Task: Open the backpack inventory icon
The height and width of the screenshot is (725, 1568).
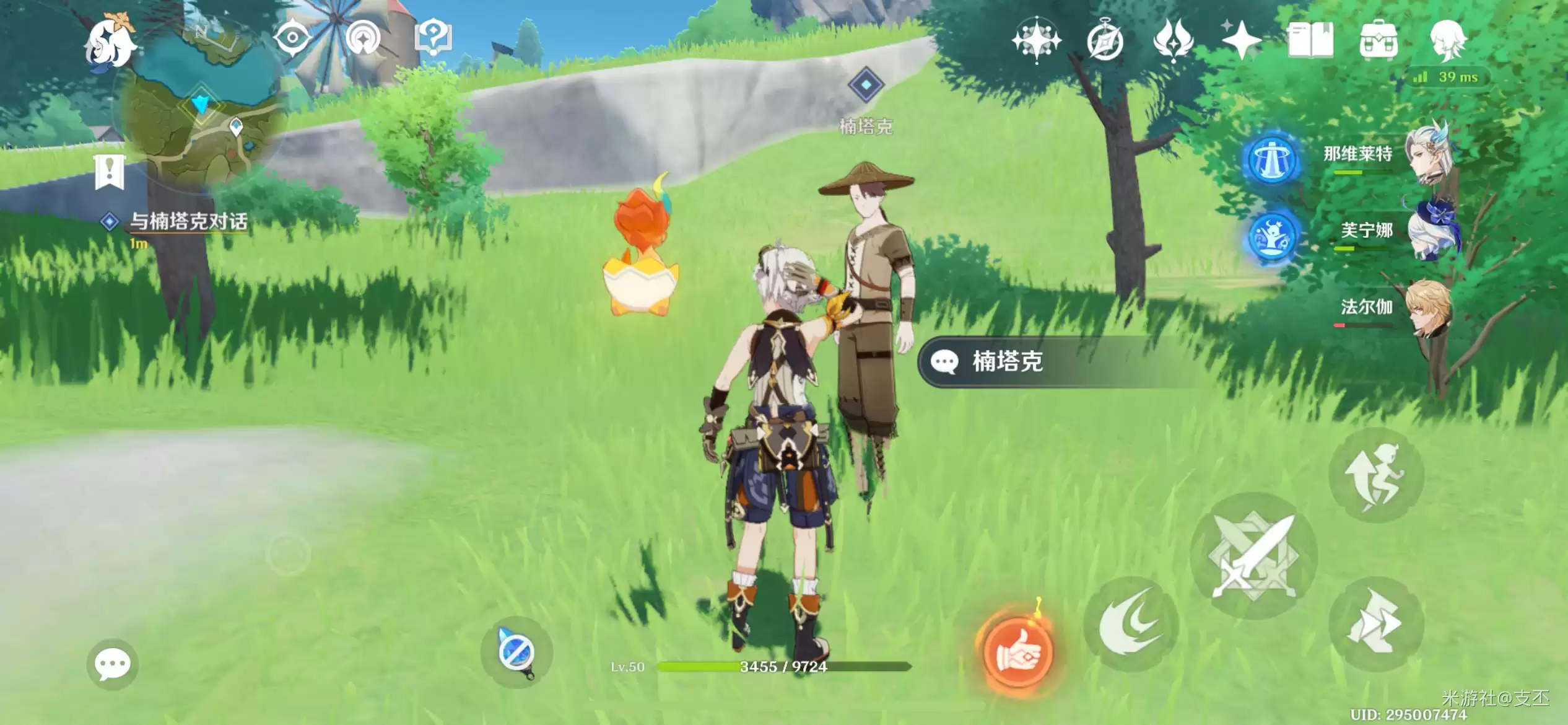Action: [x=1379, y=42]
